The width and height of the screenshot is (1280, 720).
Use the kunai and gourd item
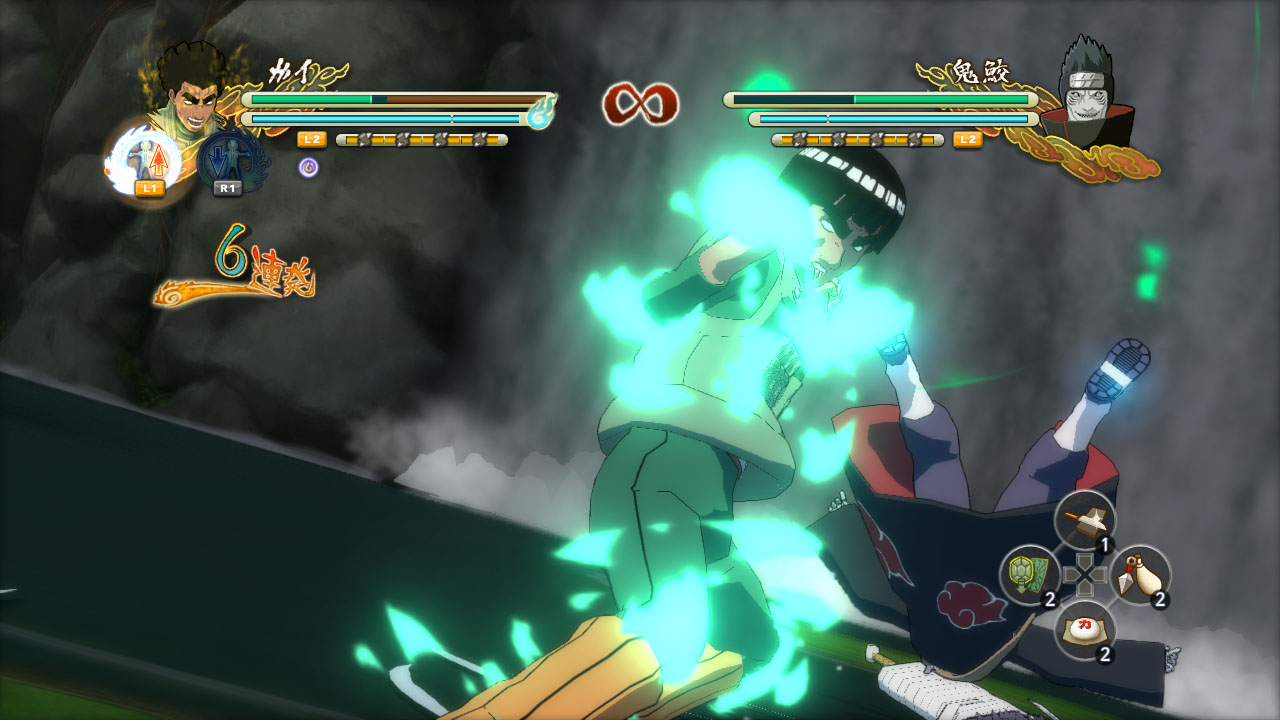point(1139,575)
